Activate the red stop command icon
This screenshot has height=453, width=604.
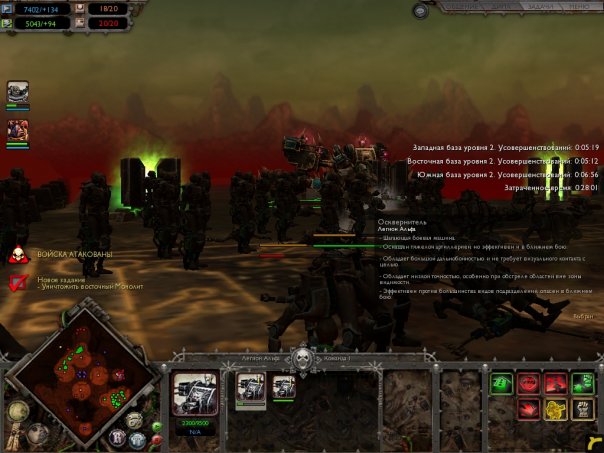(x=529, y=383)
